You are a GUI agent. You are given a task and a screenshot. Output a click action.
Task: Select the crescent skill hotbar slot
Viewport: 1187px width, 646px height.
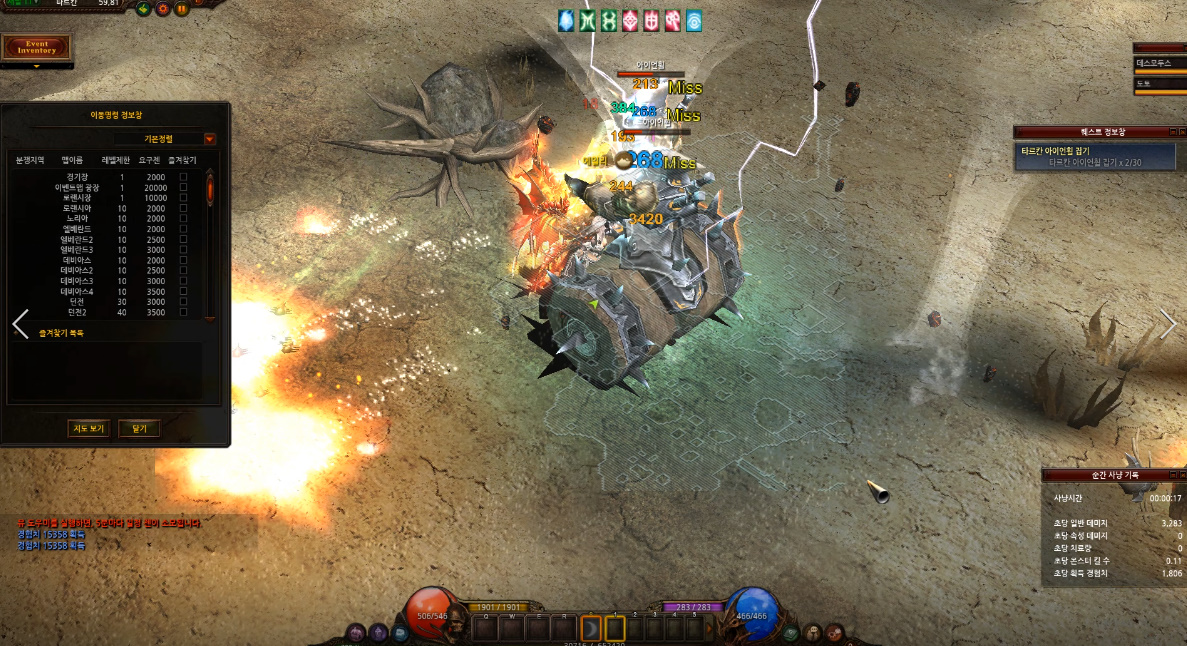(x=591, y=629)
